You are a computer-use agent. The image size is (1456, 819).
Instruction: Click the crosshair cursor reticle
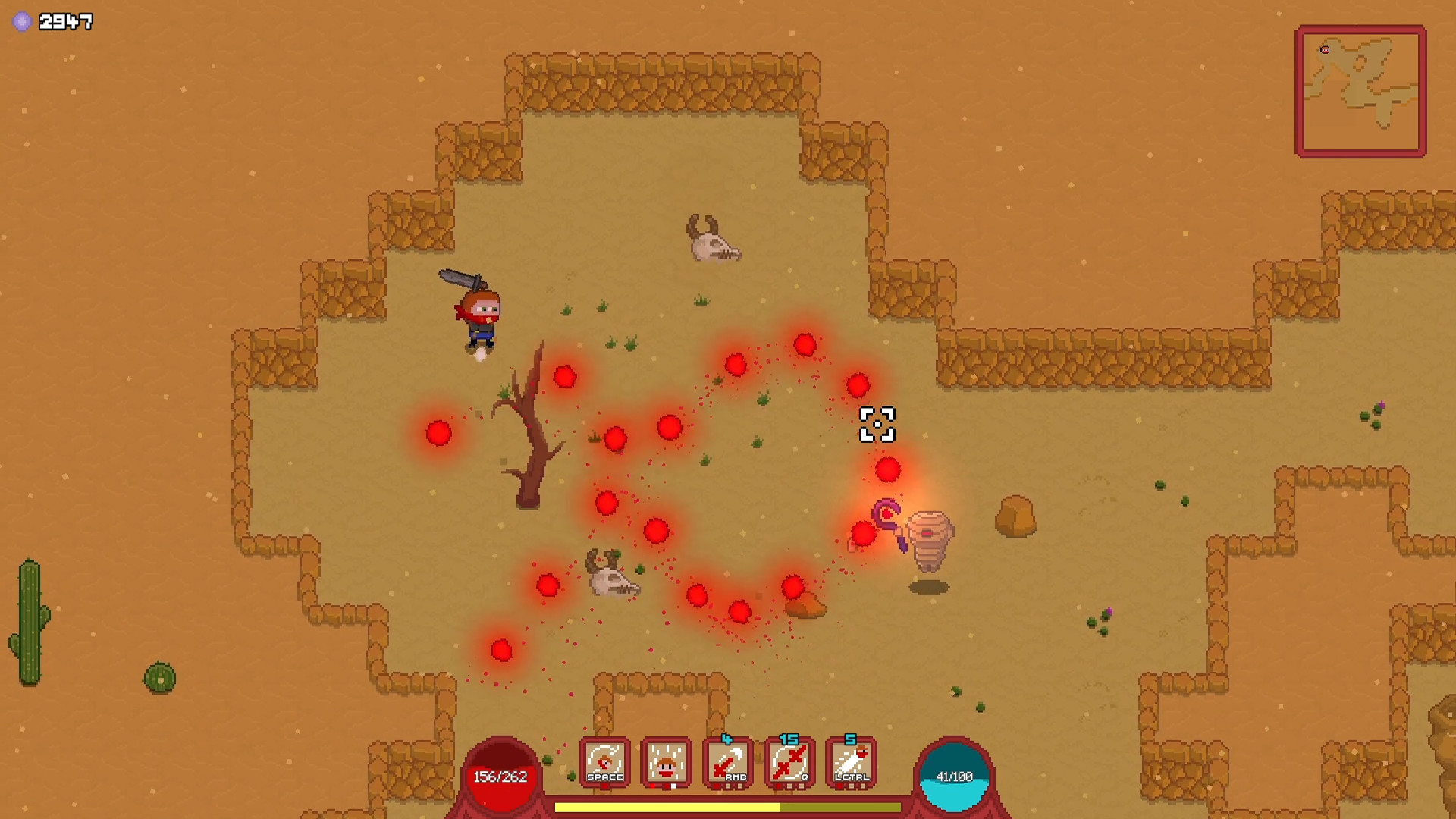877,425
